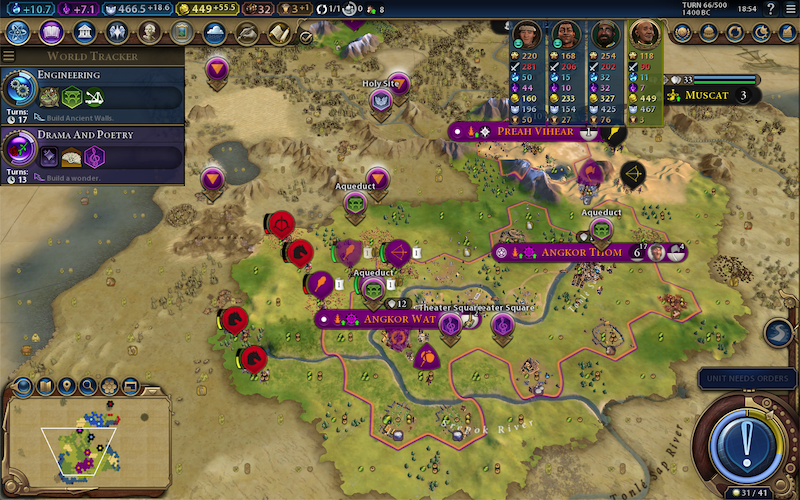This screenshot has height=500, width=800.
Task: Open the Civilopedia question mark help
Action: pos(770,10)
